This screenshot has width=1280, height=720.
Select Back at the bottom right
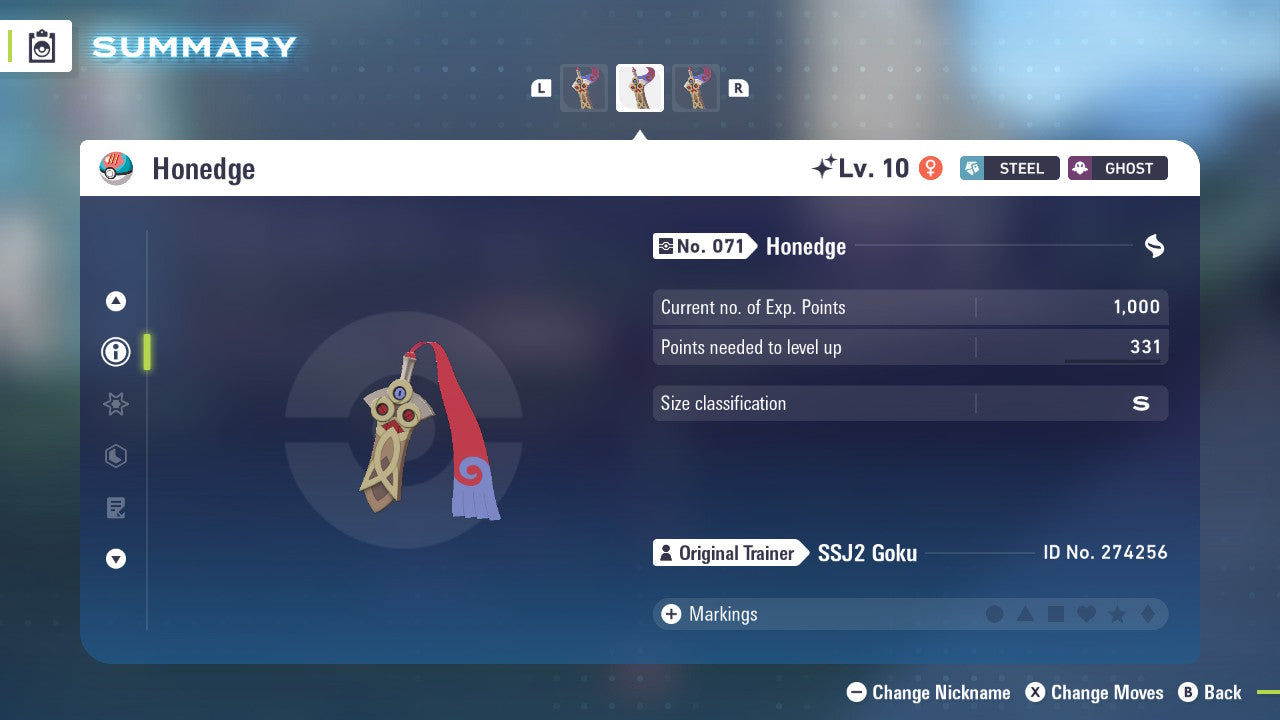[1212, 692]
